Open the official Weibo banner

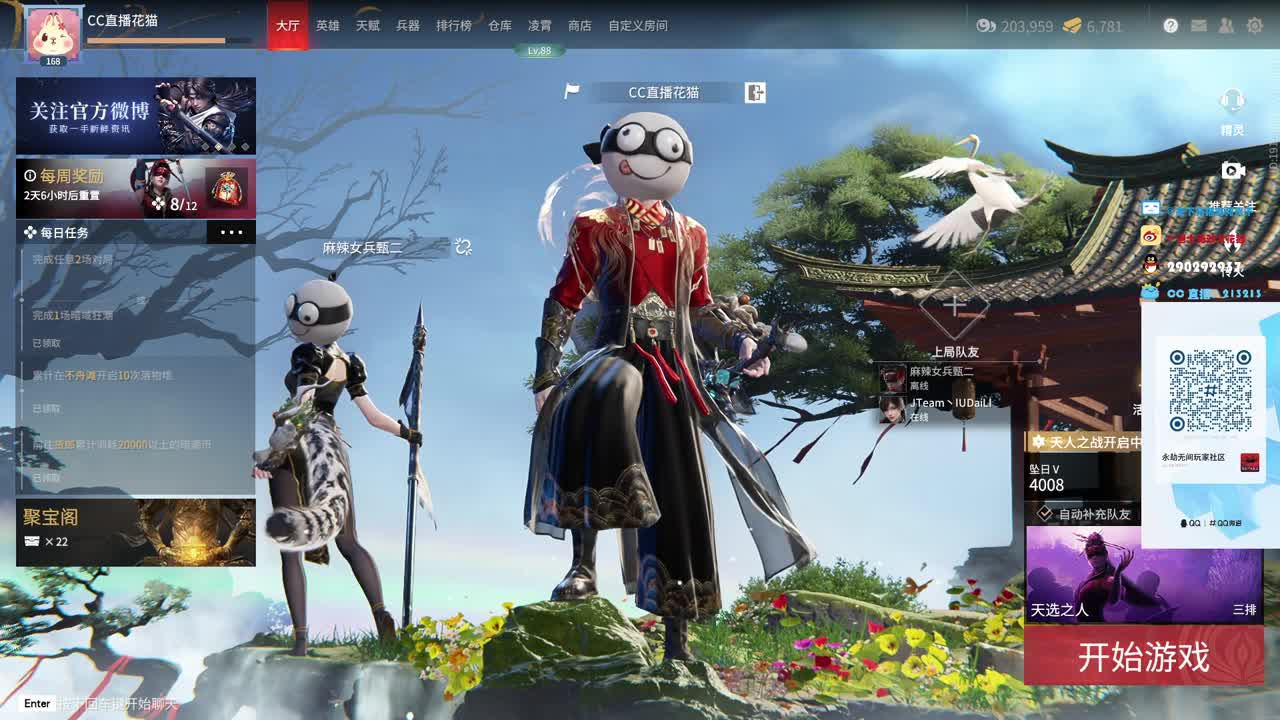[x=136, y=115]
